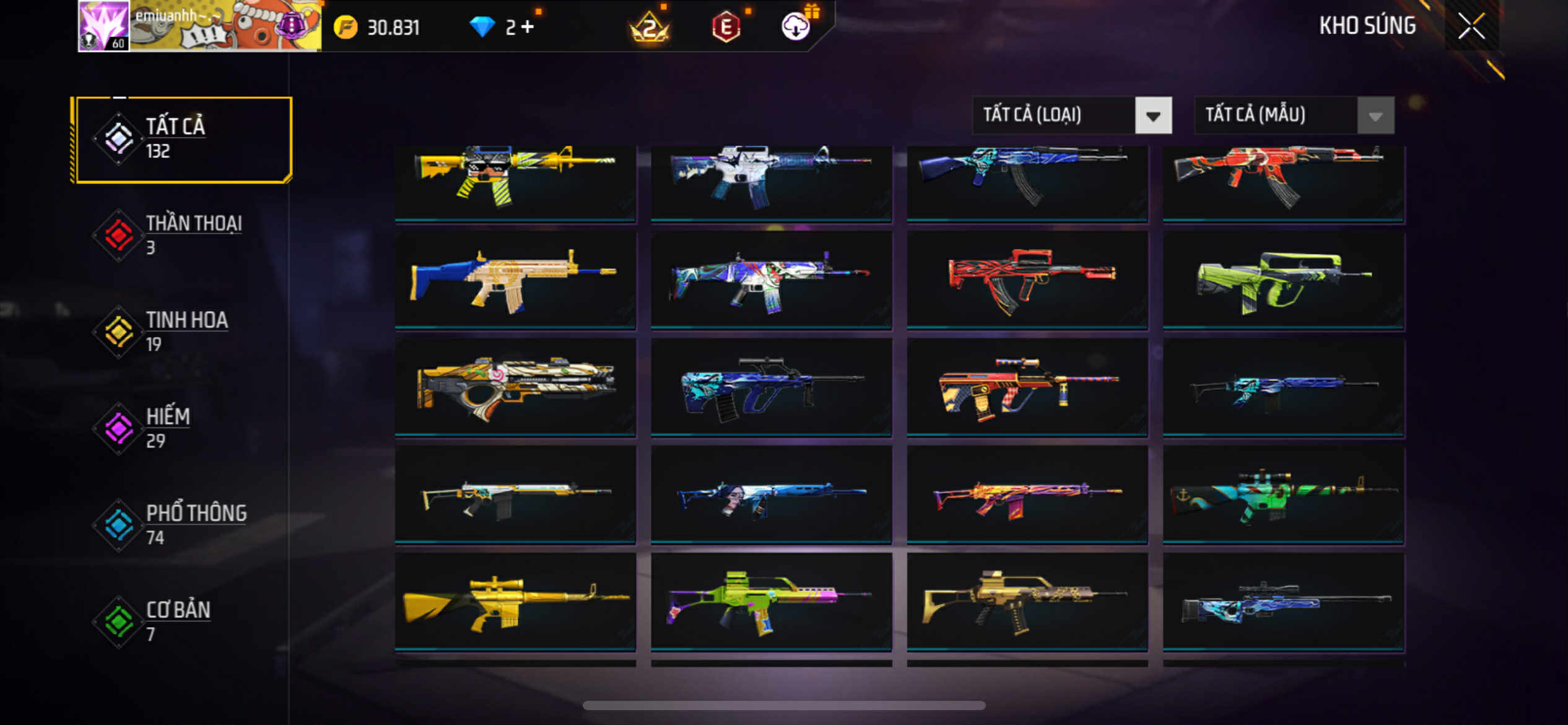This screenshot has height=725, width=1568.
Task: Open the player profile avatar
Action: (103, 26)
